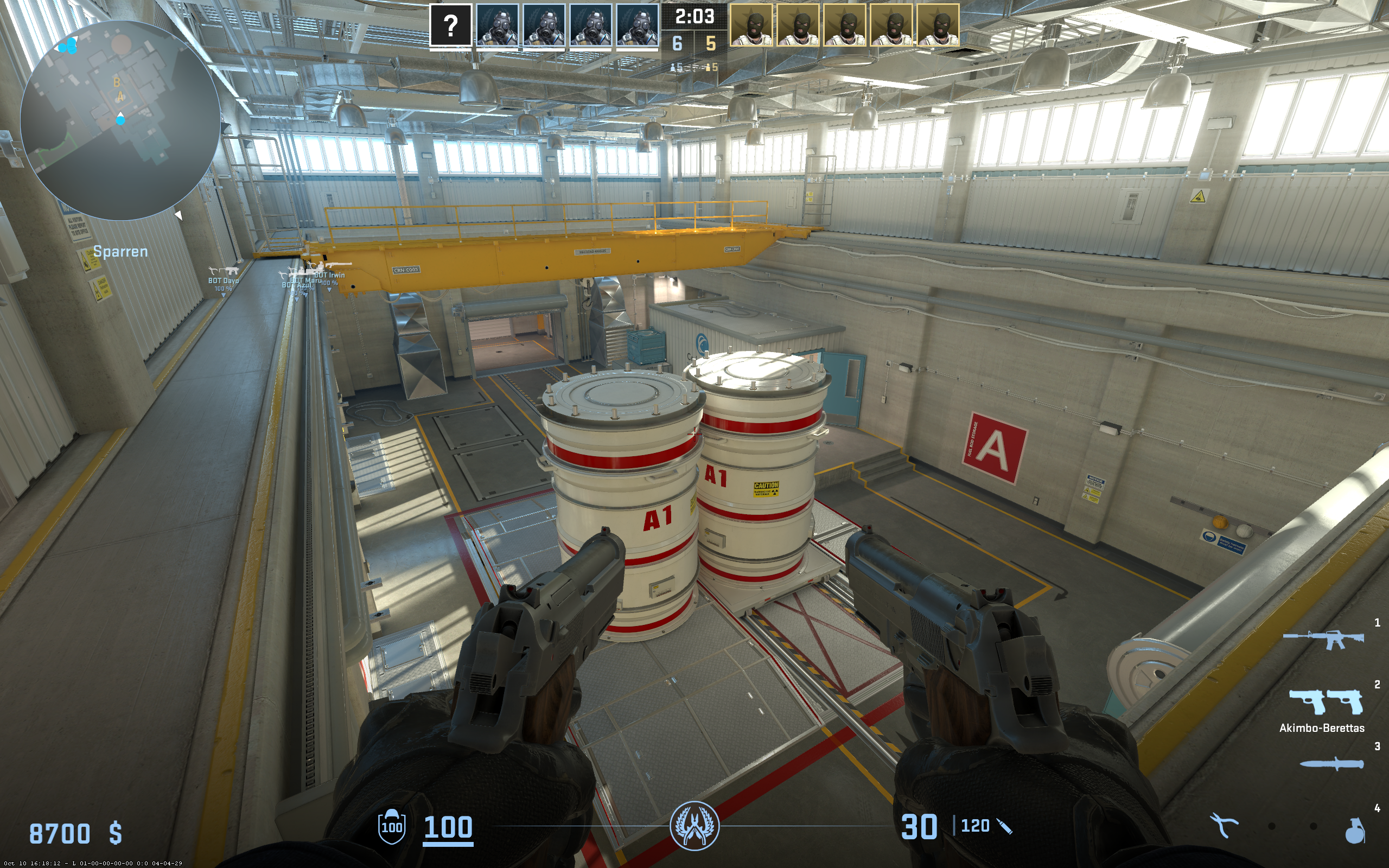This screenshot has width=1389, height=868.
Task: Click the circular radar minimap
Action: pyautogui.click(x=120, y=120)
